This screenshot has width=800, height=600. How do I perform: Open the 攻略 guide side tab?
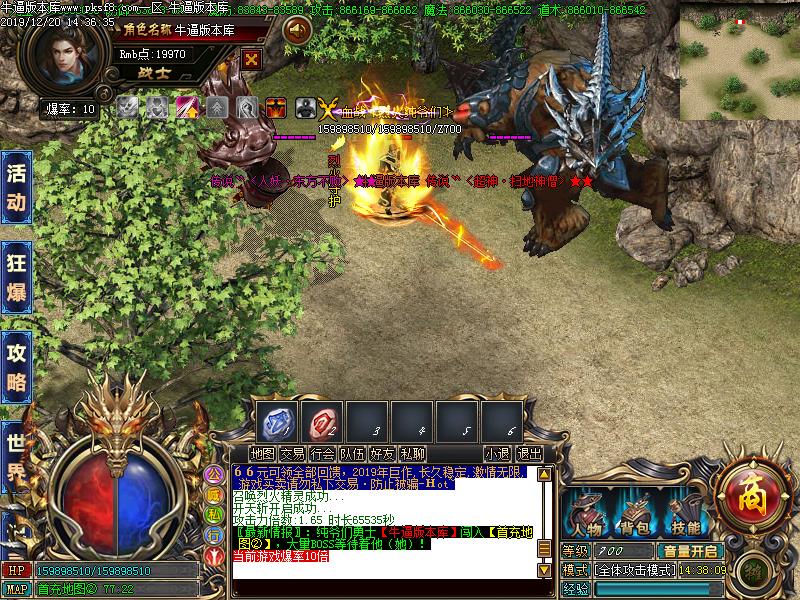16,365
